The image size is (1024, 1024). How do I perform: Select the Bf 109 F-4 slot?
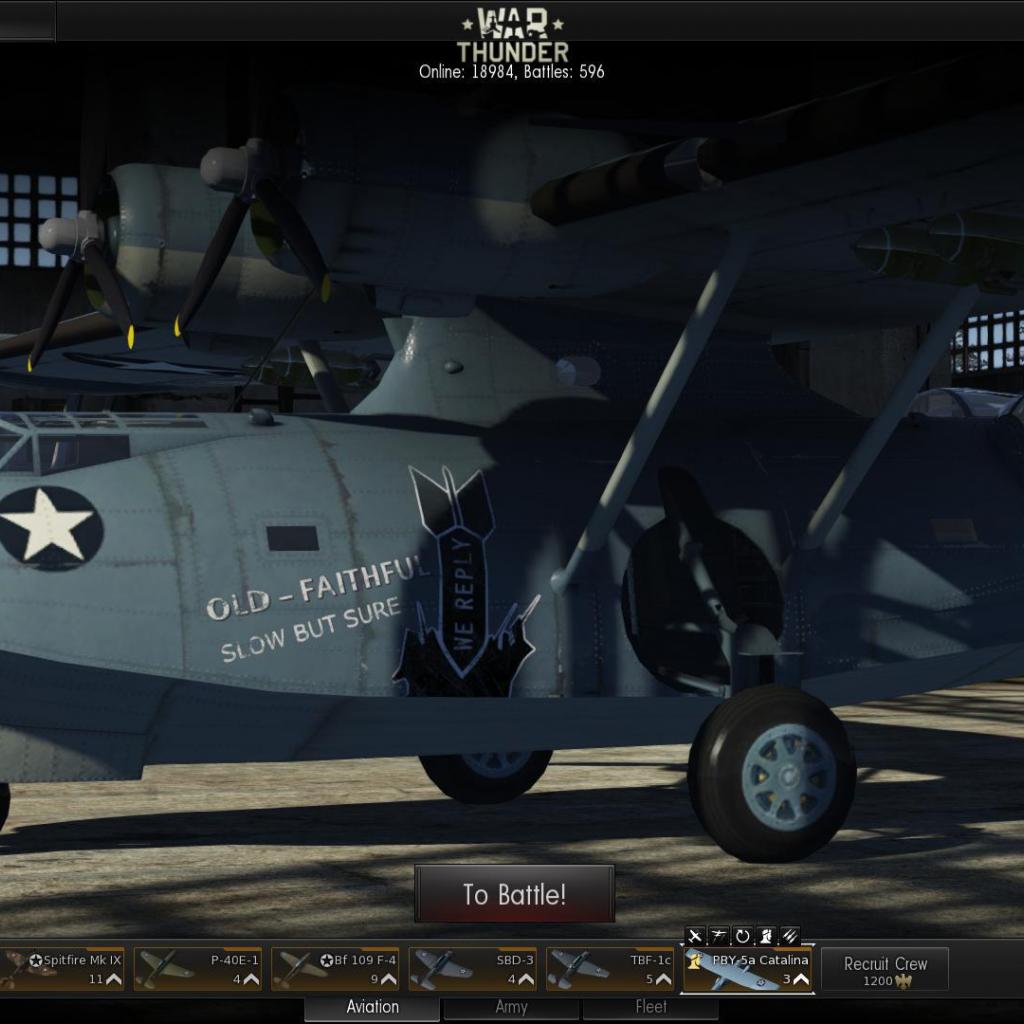click(335, 969)
